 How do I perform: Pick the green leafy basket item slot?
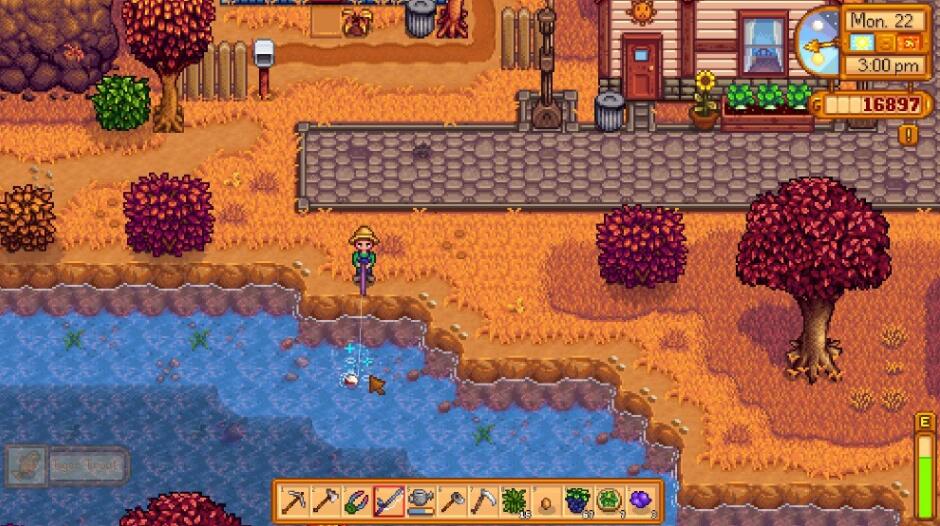click(x=612, y=500)
